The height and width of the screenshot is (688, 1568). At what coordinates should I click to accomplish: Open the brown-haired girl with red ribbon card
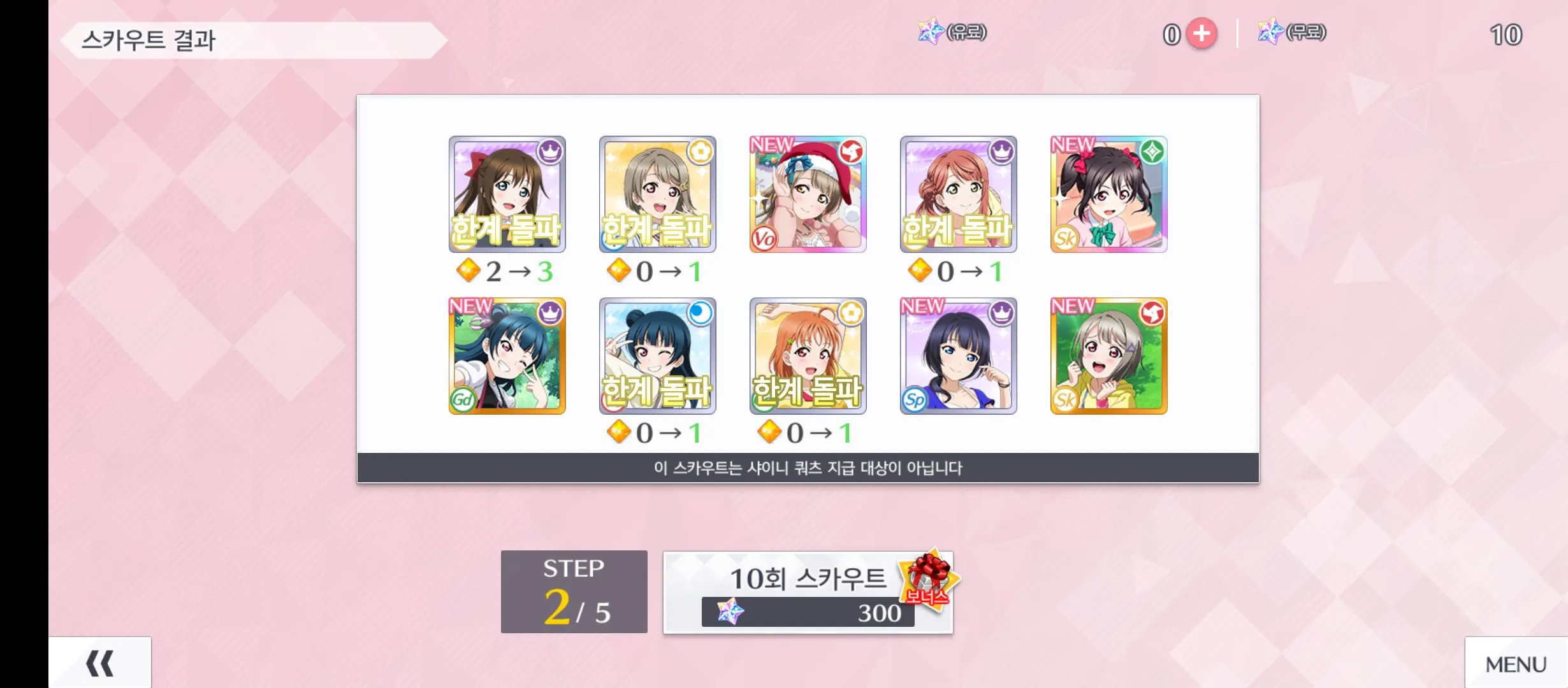pyautogui.click(x=507, y=194)
